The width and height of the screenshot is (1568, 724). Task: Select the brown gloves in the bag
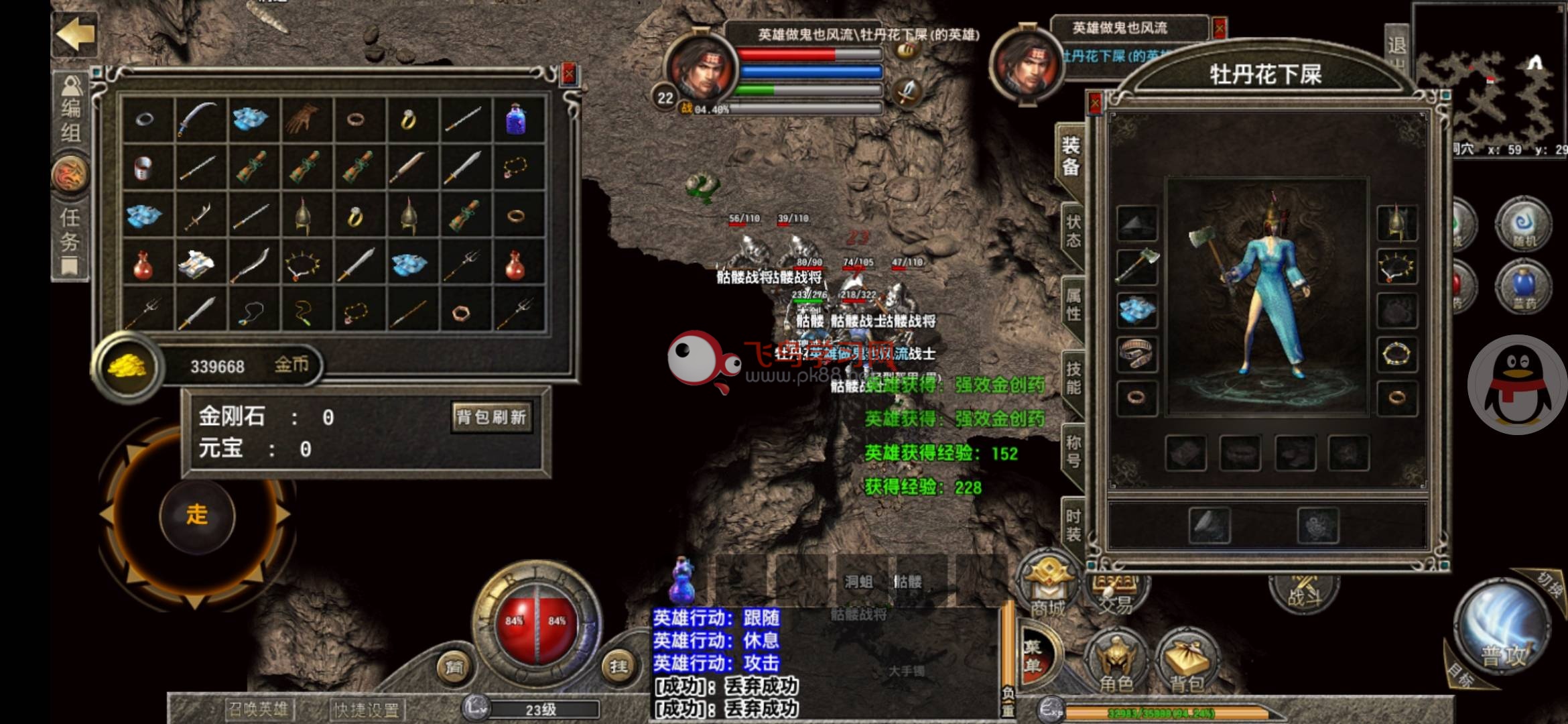point(302,119)
